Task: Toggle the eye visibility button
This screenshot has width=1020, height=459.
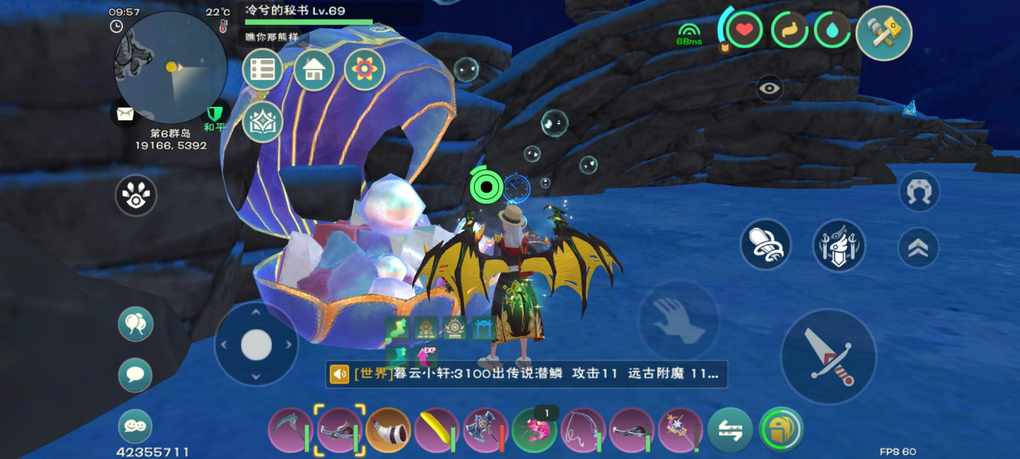Action: pos(768,89)
